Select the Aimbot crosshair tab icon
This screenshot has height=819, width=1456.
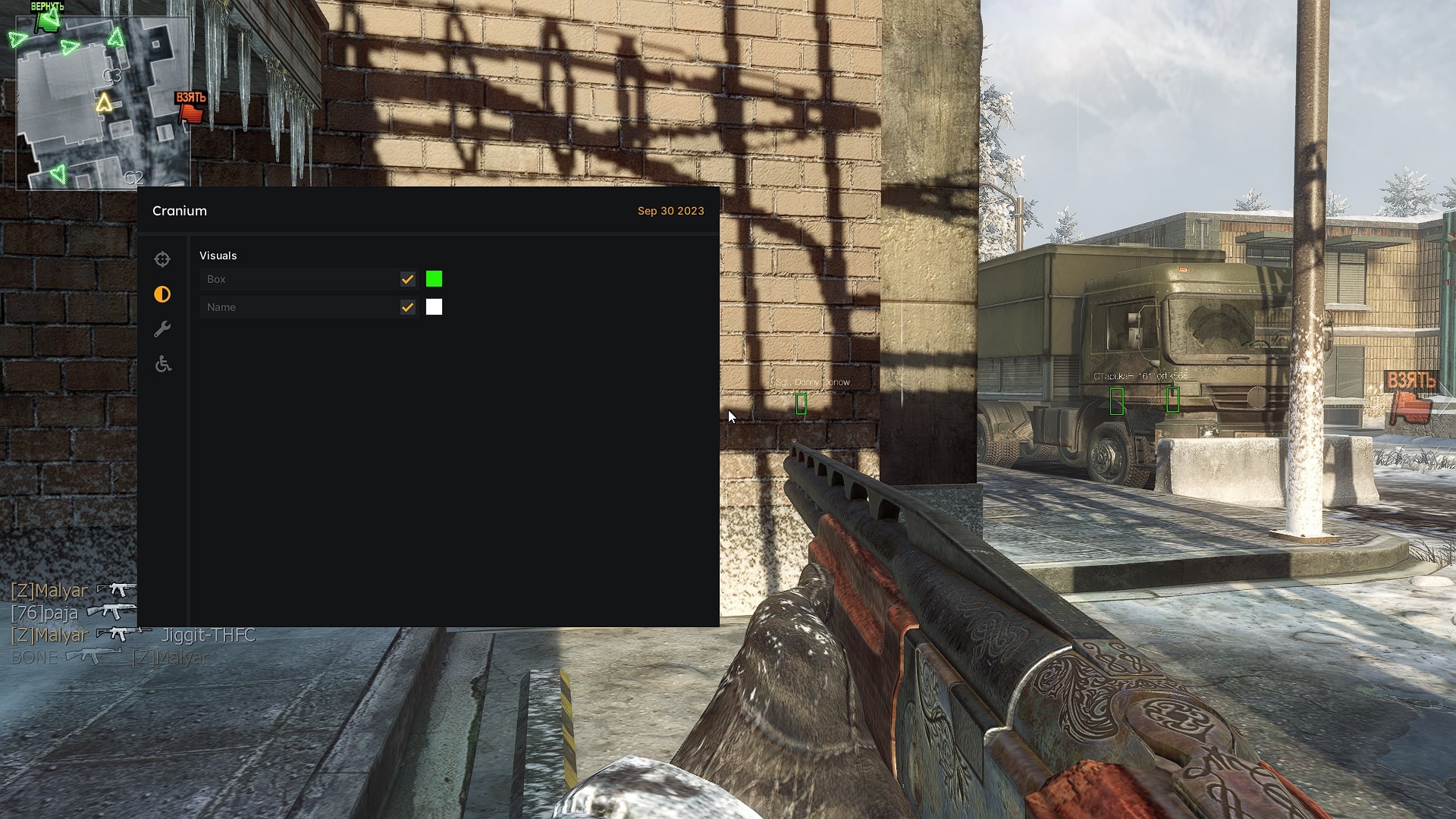click(162, 259)
